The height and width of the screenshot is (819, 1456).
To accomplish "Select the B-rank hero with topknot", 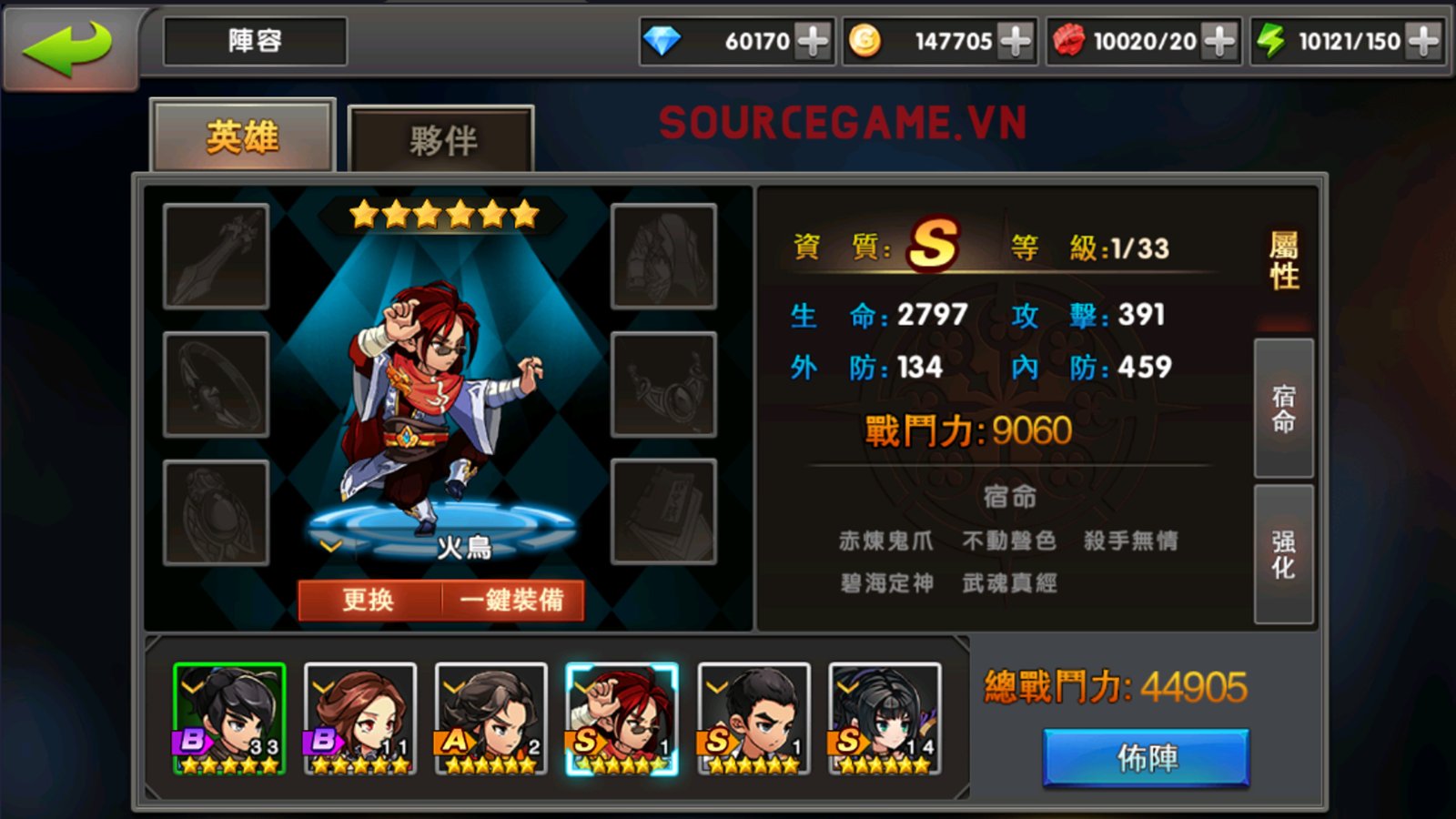I will click(x=229, y=718).
